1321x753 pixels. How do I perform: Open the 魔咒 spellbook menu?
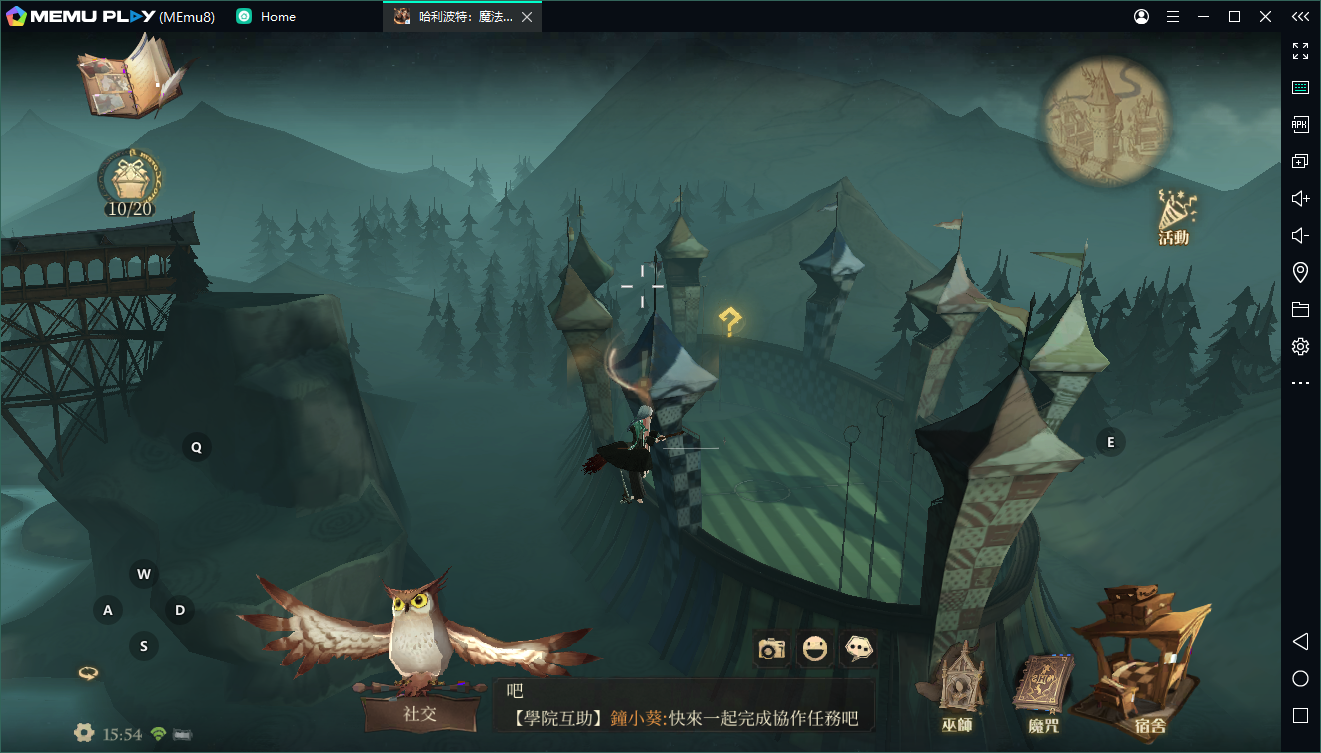click(1043, 692)
